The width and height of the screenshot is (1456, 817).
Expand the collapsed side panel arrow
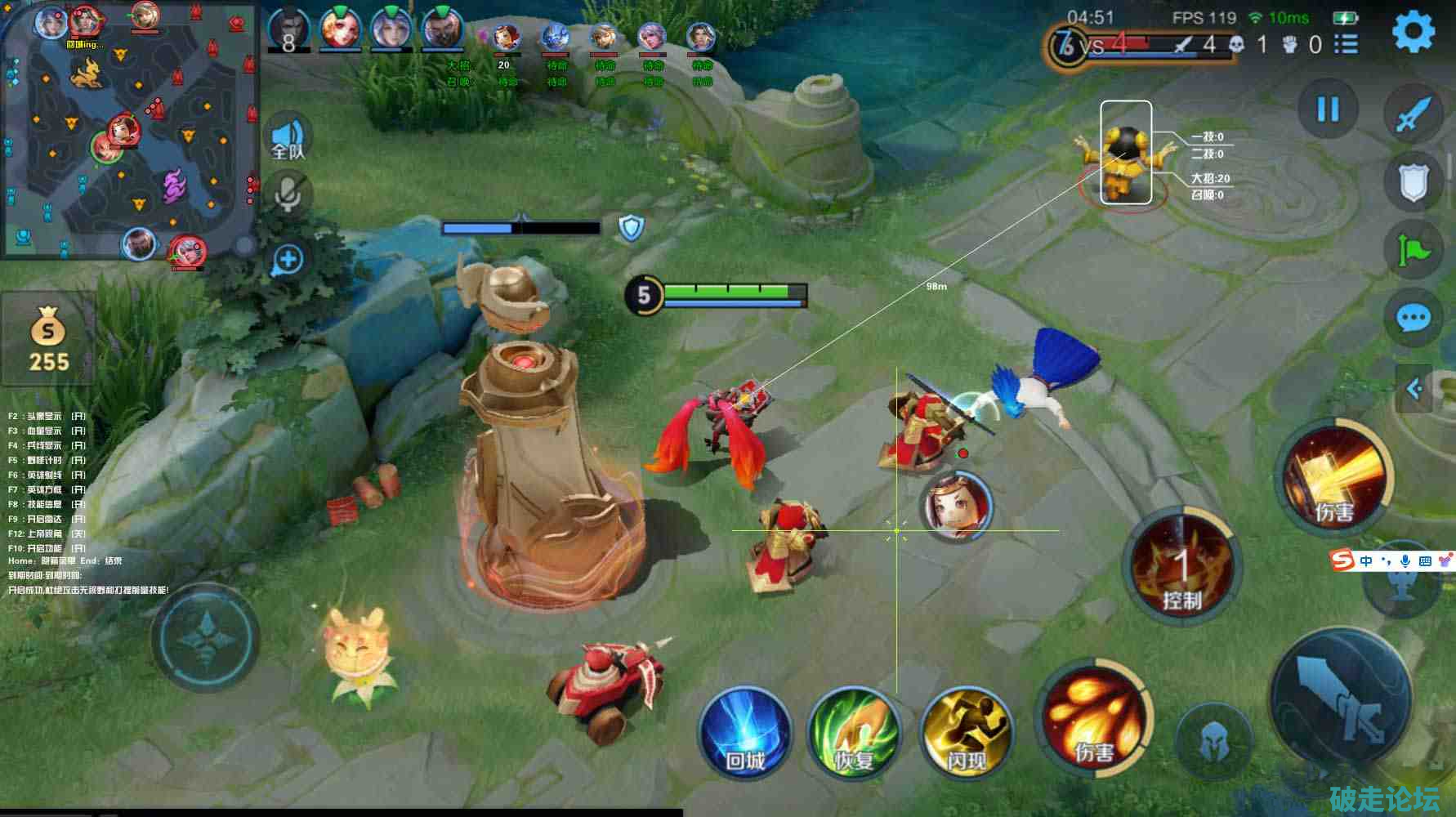[1414, 389]
